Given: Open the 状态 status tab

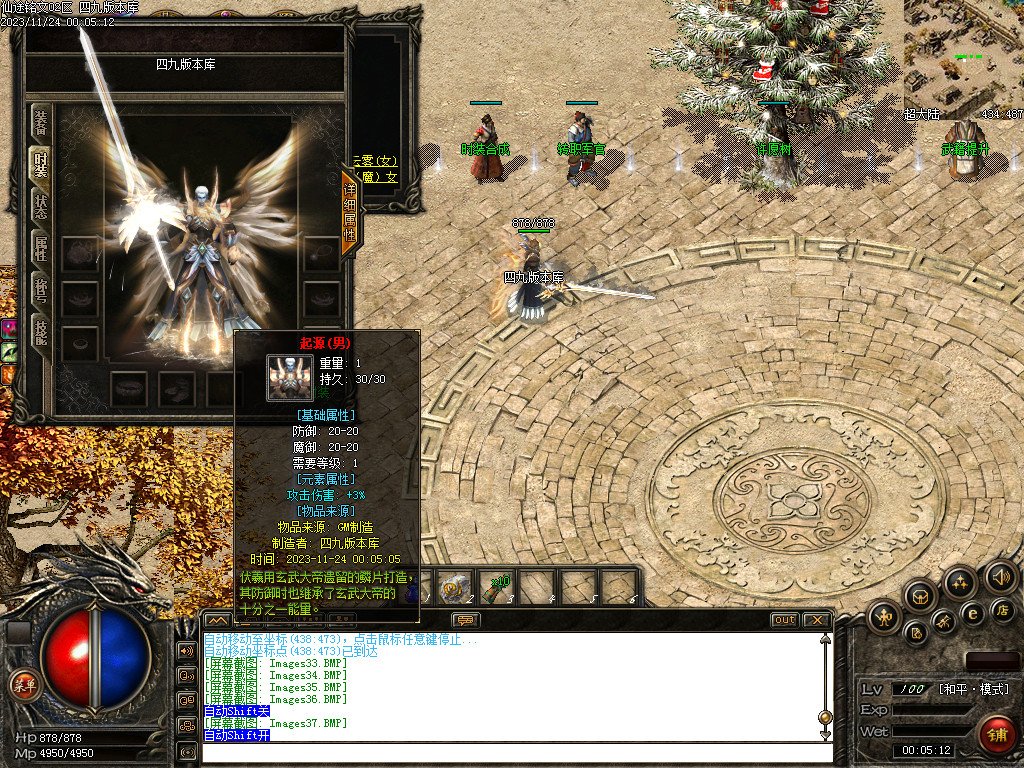Looking at the screenshot, I should tap(41, 206).
